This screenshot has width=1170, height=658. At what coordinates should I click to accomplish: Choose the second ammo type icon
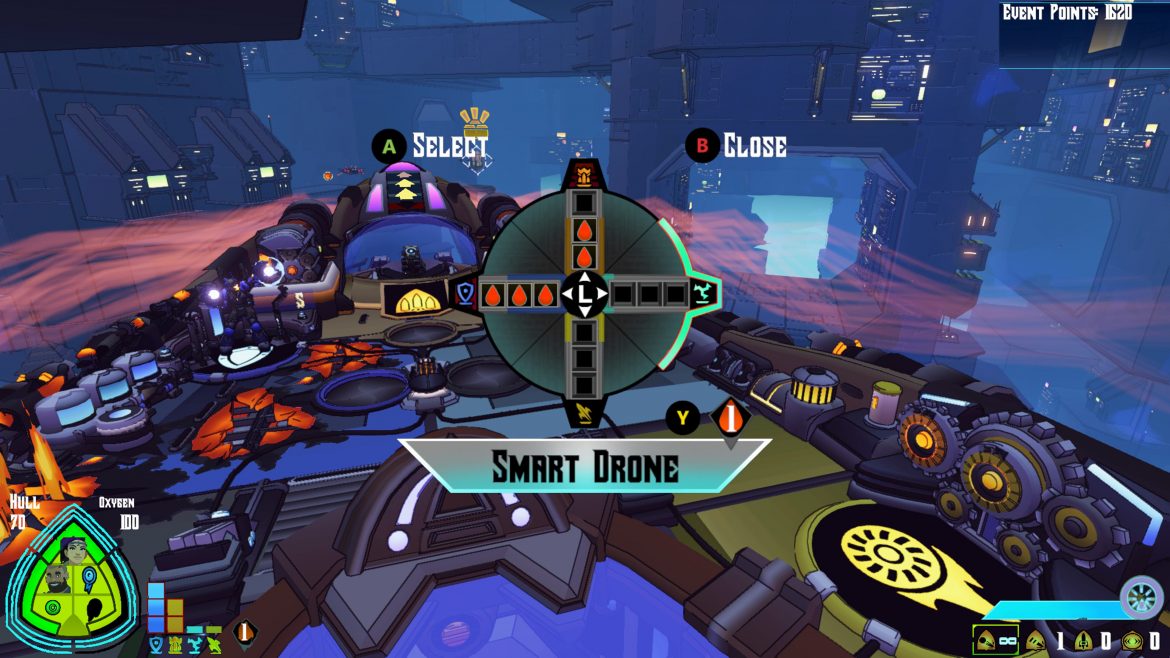point(1035,640)
